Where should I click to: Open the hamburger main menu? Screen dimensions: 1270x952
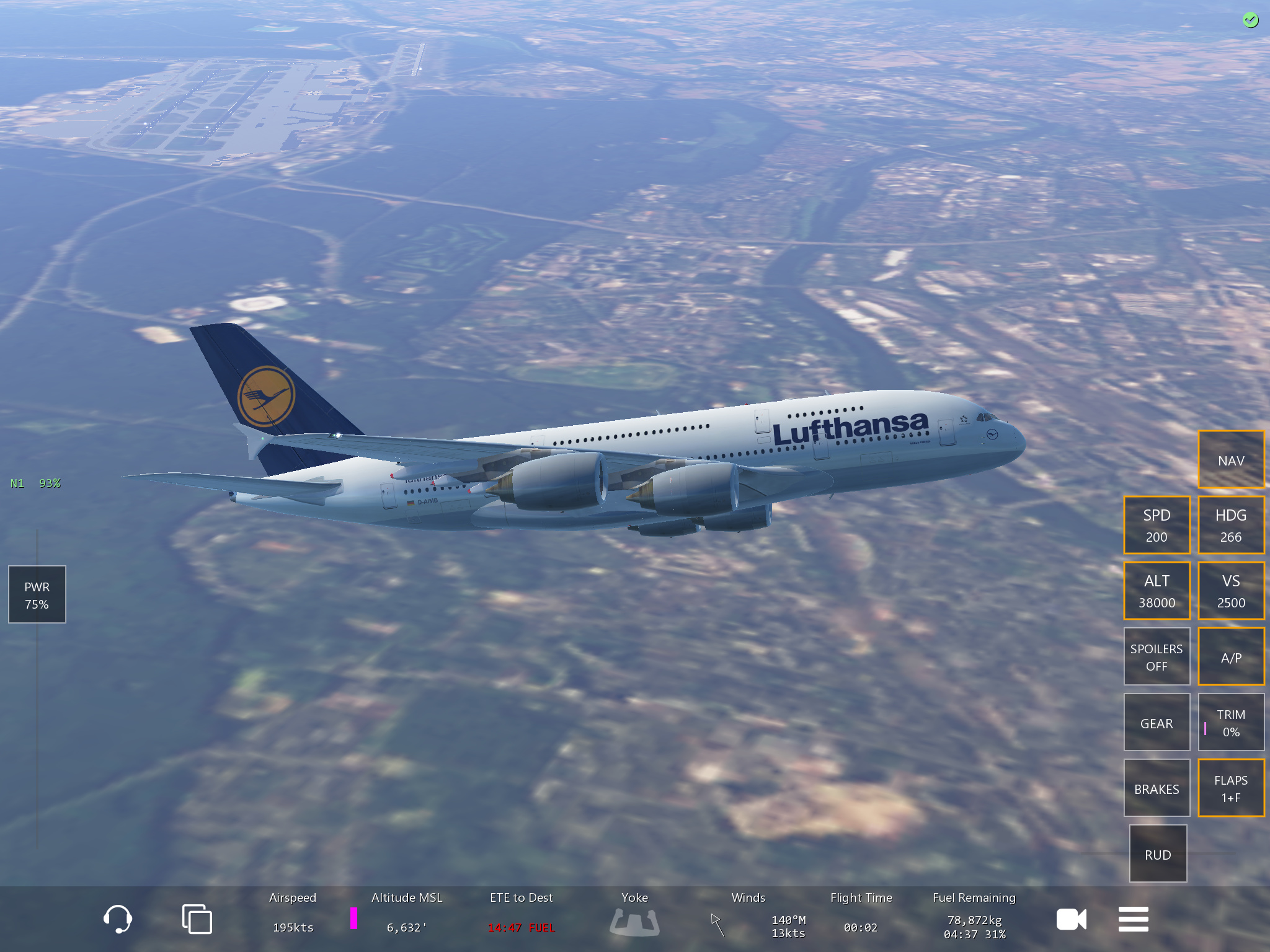click(1133, 919)
